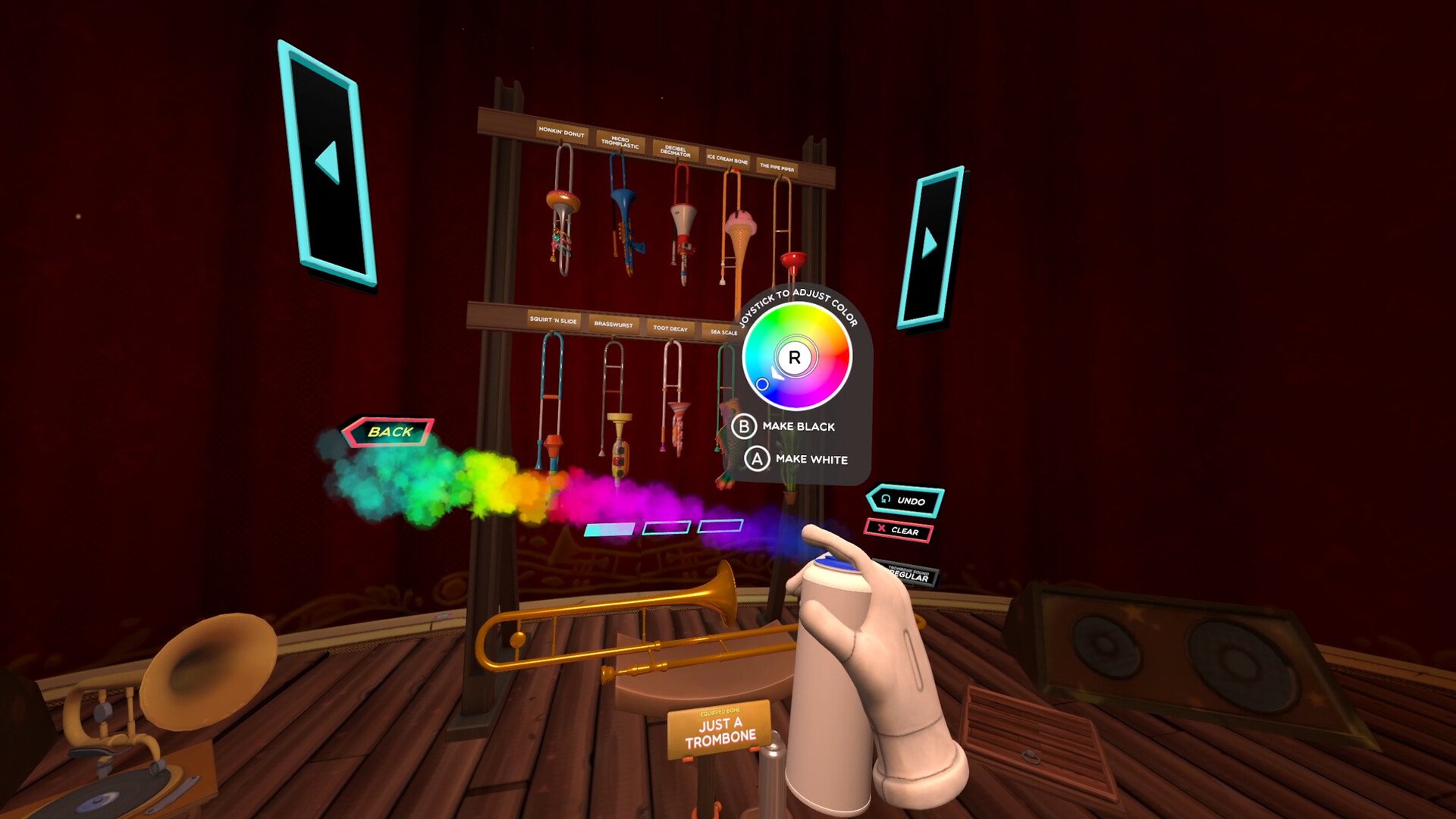Image resolution: width=1456 pixels, height=819 pixels.
Task: Toggle the Trombone Sound Regular setting
Action: [909, 574]
